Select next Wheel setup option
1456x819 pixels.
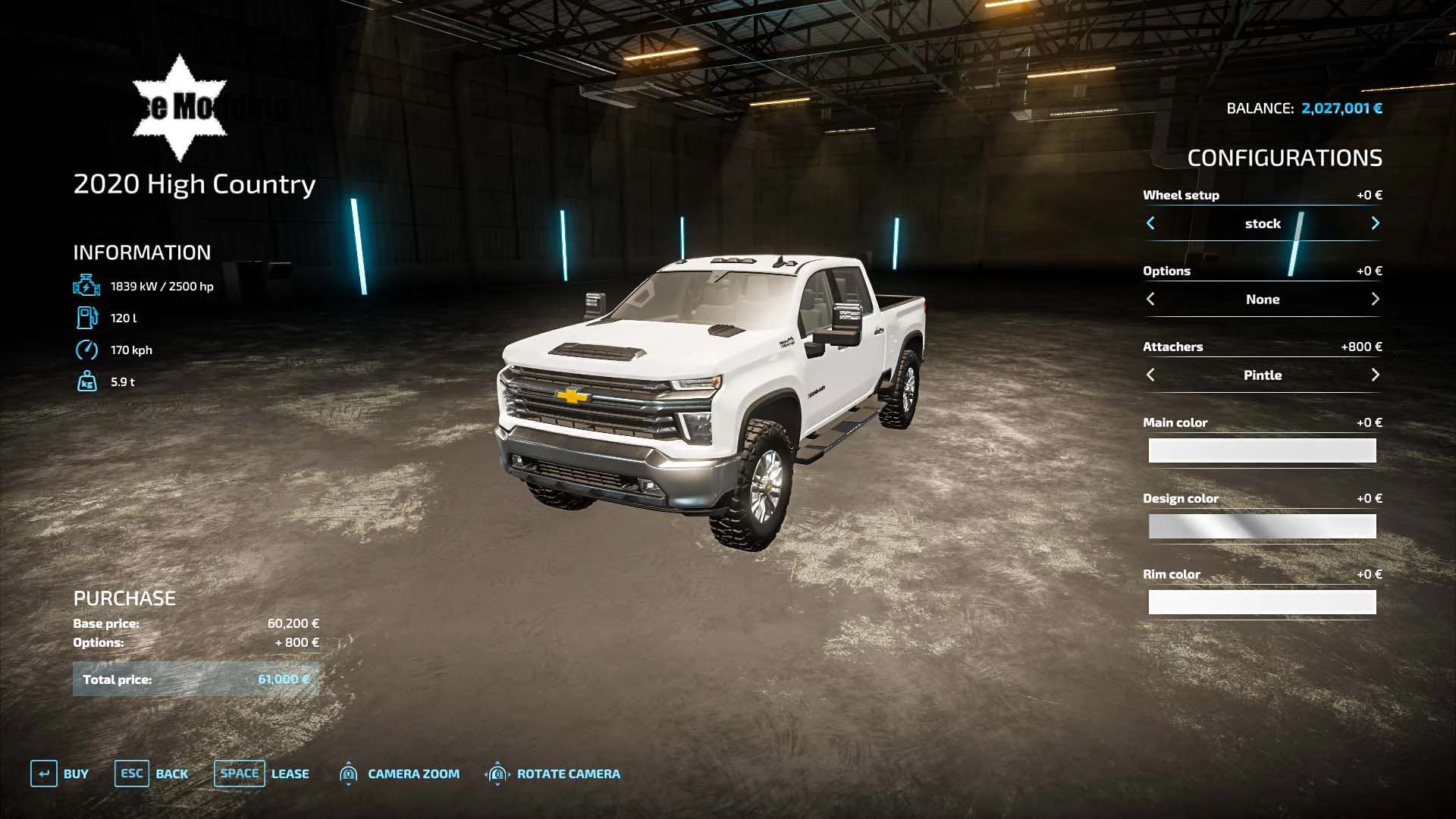click(x=1375, y=223)
